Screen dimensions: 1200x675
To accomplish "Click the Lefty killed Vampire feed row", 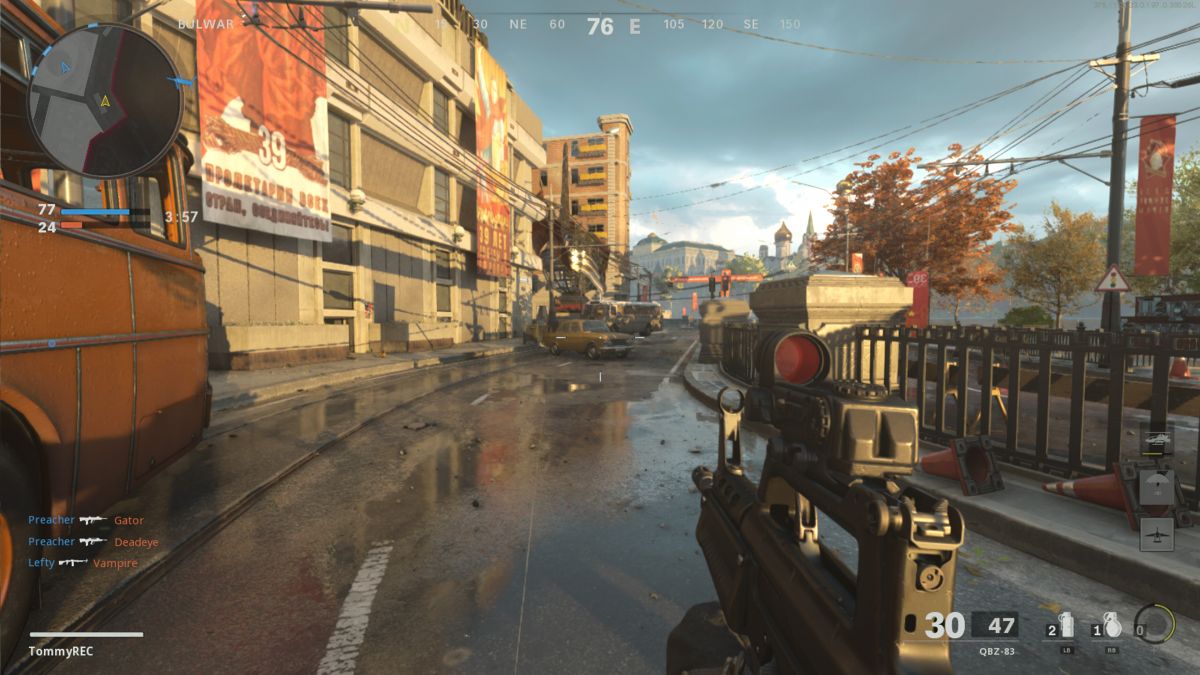I will coord(83,563).
